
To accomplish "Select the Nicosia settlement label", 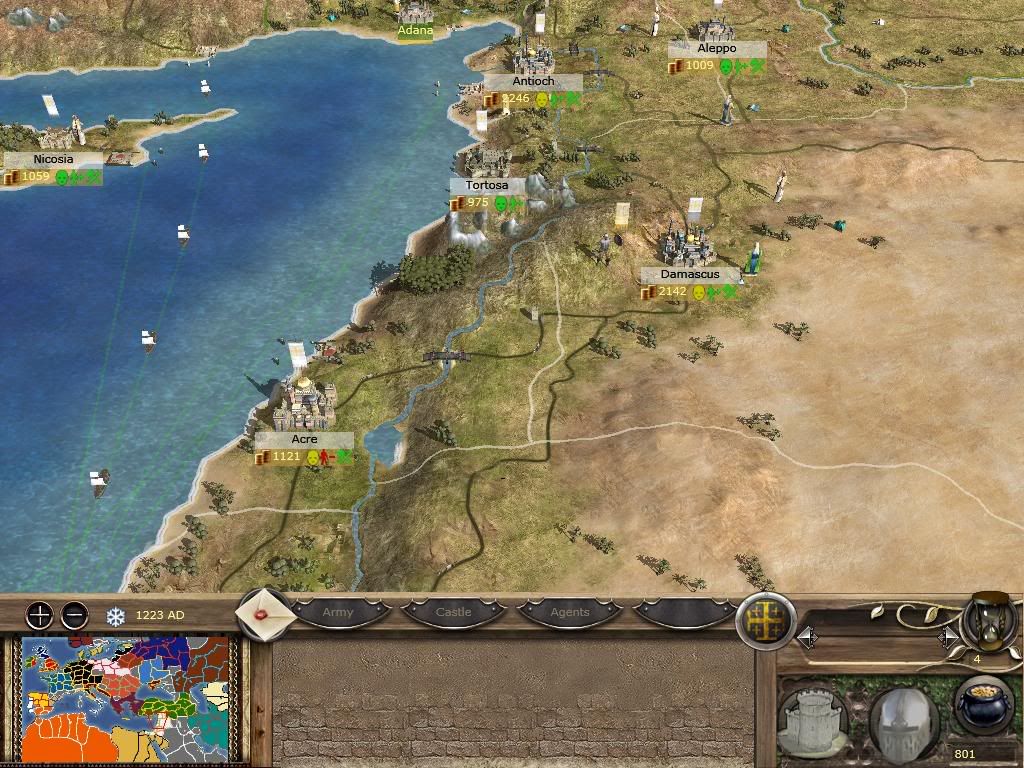I will tap(53, 160).
